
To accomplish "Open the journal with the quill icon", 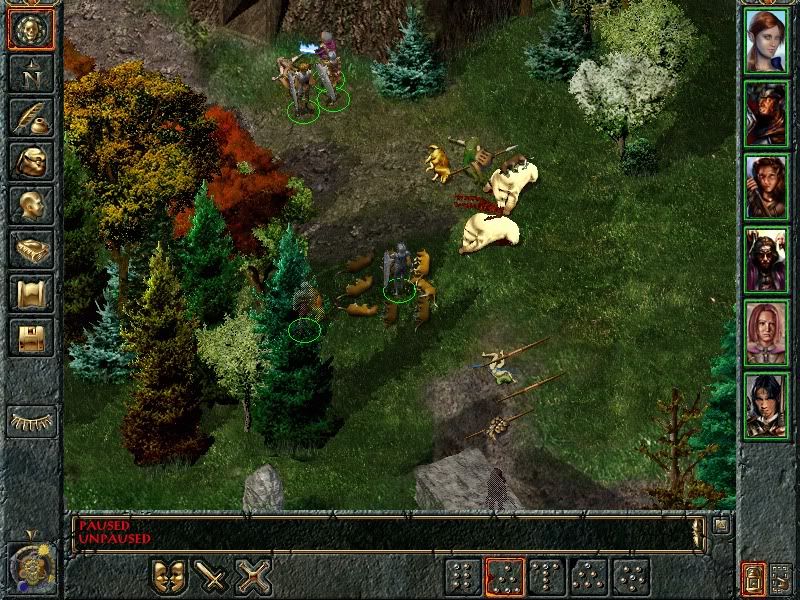I will [x=30, y=117].
